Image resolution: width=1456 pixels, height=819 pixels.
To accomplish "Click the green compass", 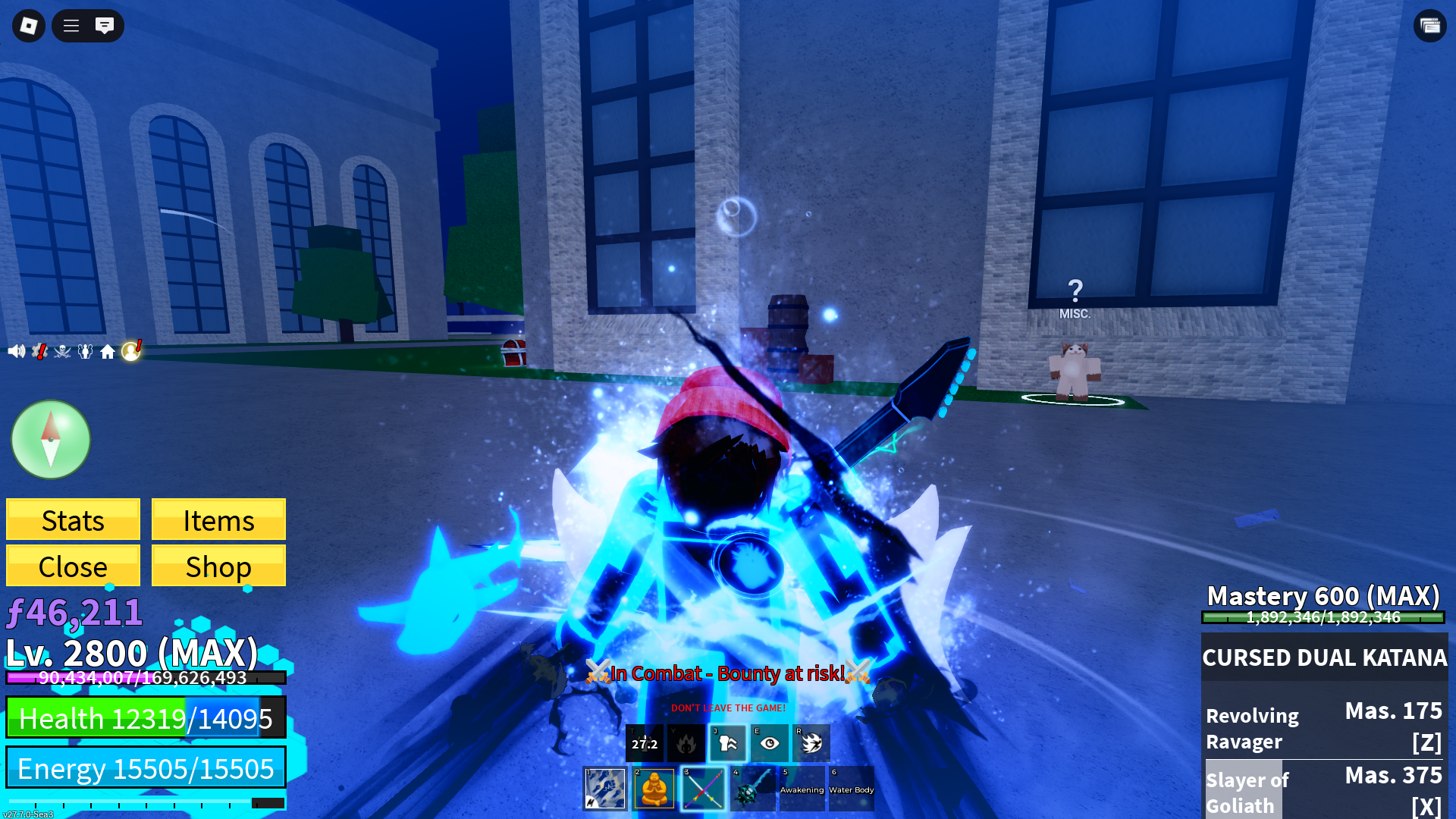I will point(51,440).
